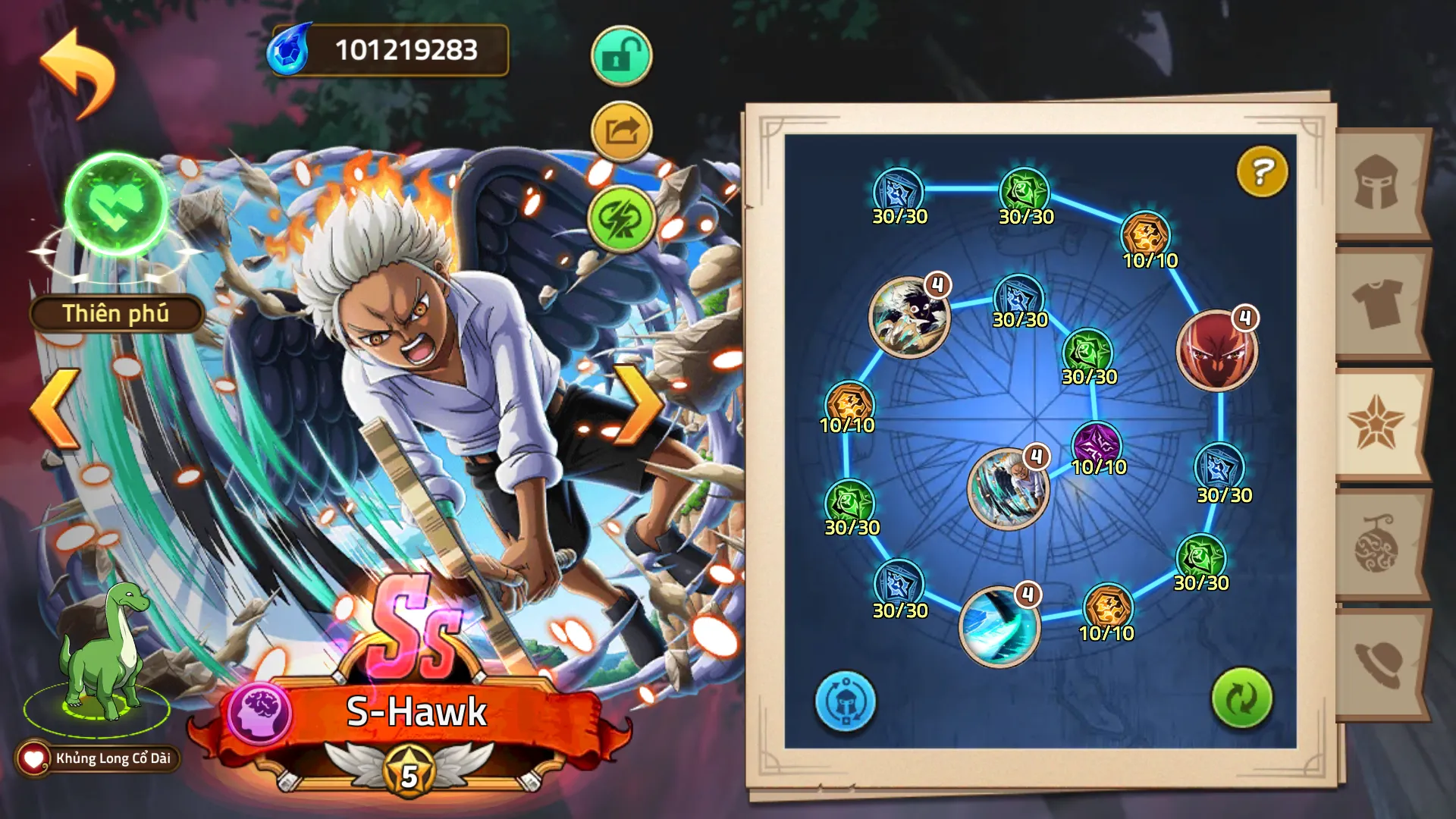The image size is (1456, 819).
Task: Open the yellow question mark help
Action: point(1262,172)
